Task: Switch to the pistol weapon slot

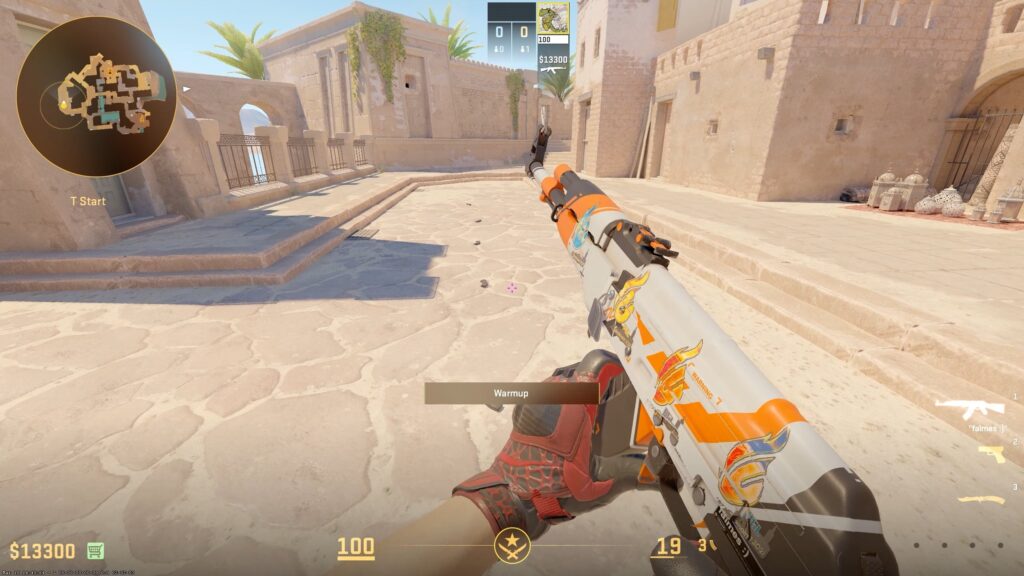Action: point(990,455)
